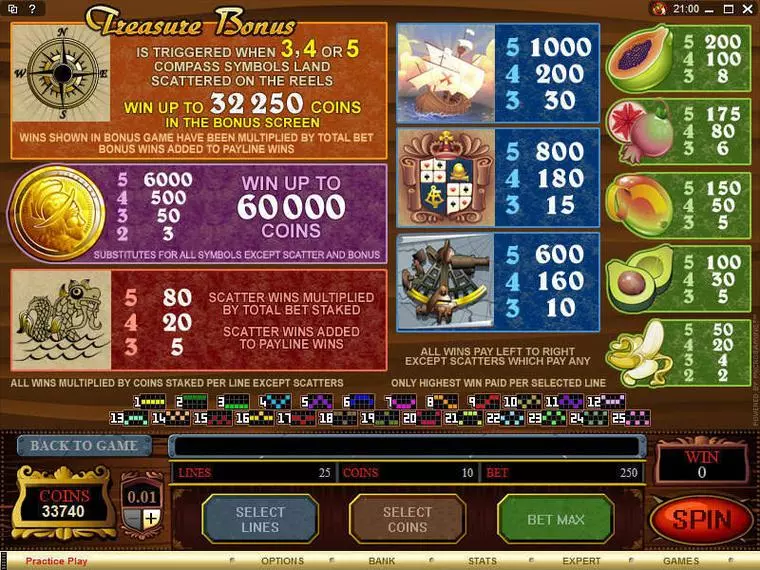Viewport: 760px width, 570px height.
Task: Show the Stats menu
Action: [x=482, y=562]
